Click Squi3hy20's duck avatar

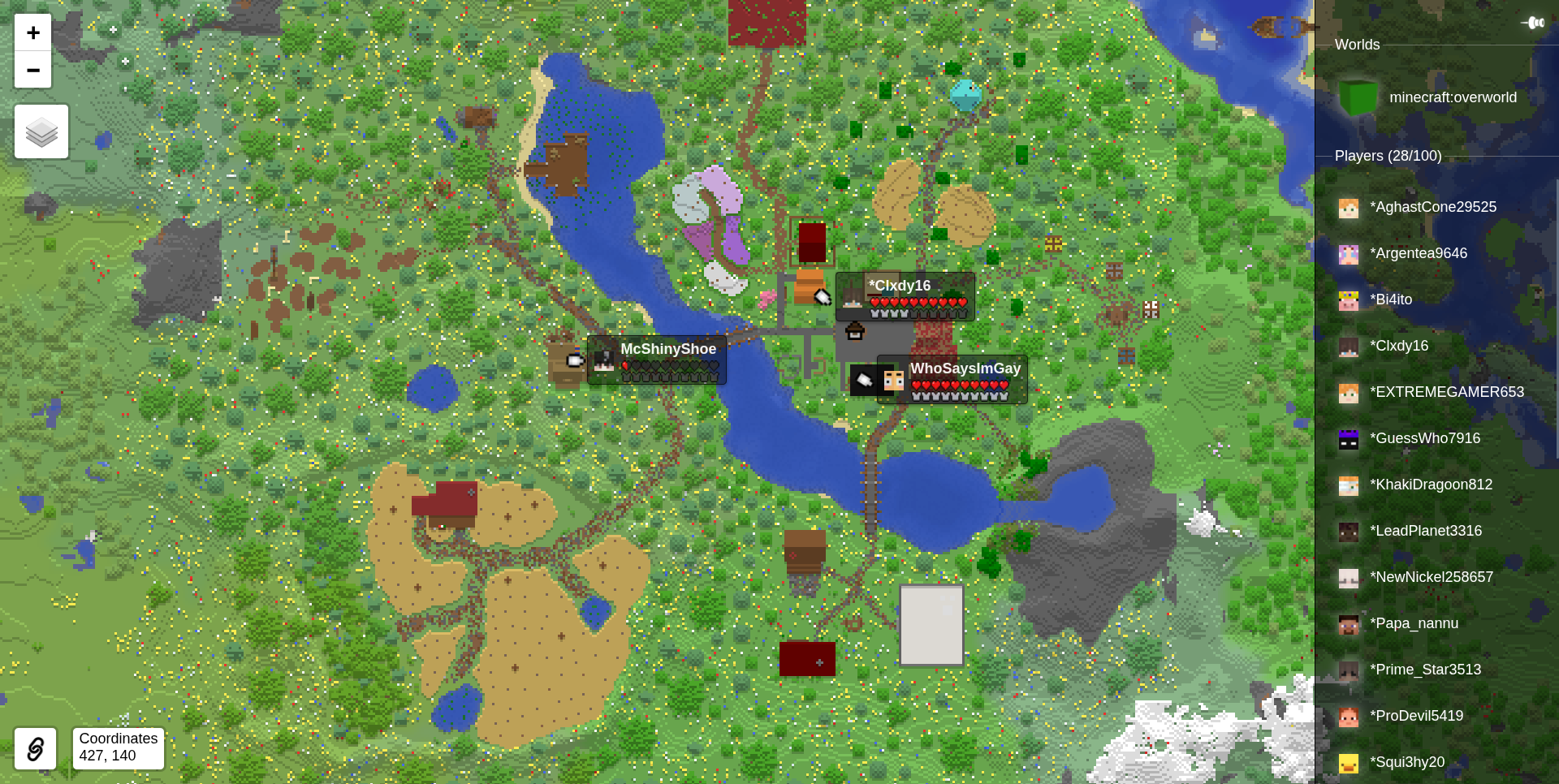[x=1350, y=762]
